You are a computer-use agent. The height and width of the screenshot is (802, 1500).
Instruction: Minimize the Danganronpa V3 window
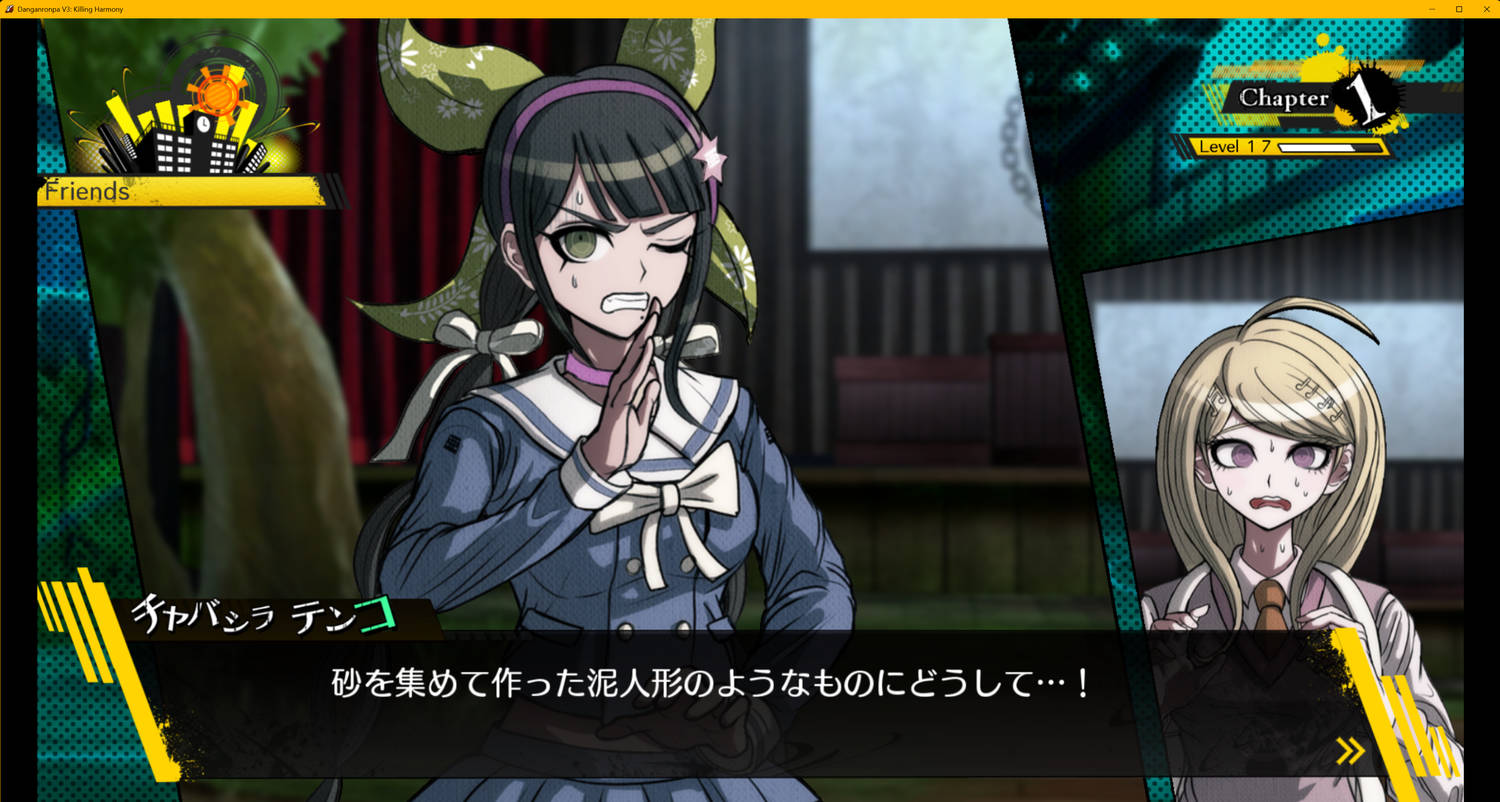[x=1432, y=9]
